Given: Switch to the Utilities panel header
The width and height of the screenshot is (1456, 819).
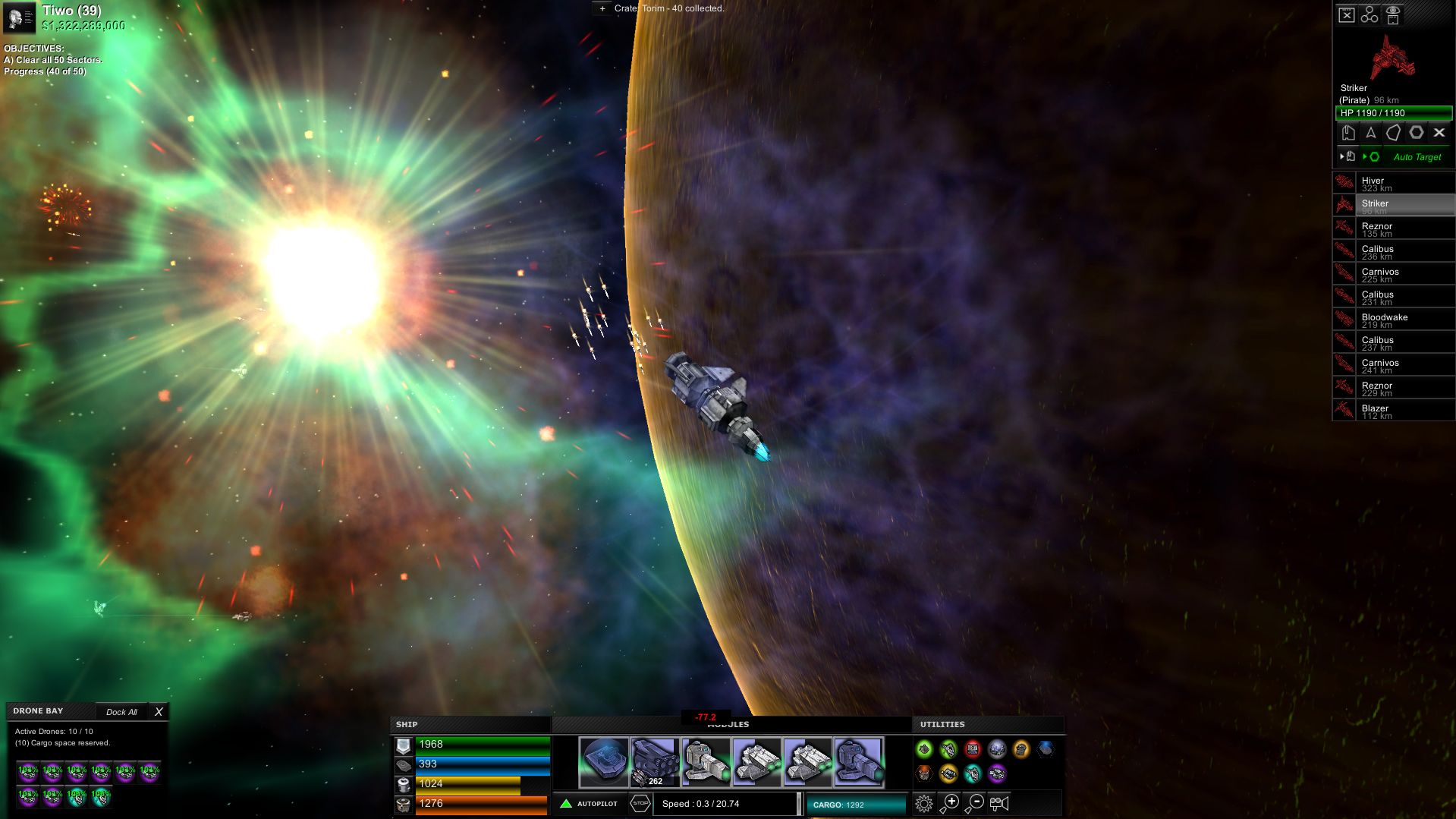Looking at the screenshot, I should pyautogui.click(x=942, y=725).
